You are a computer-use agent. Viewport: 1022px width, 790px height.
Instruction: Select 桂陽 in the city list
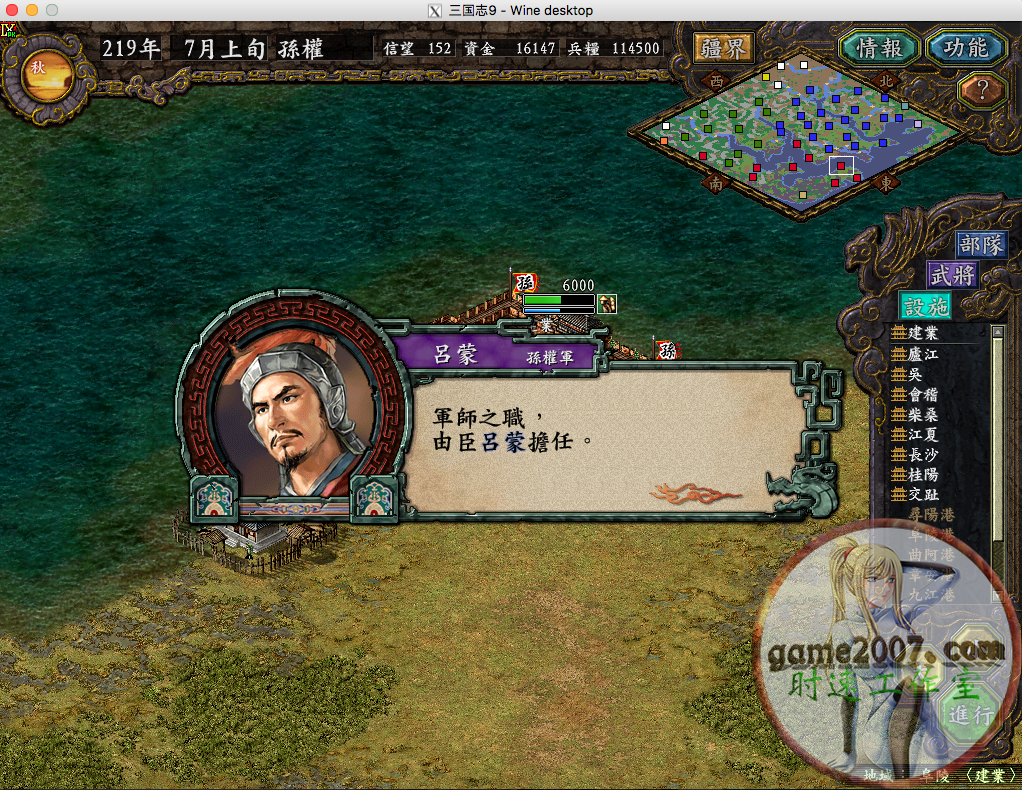(x=922, y=474)
